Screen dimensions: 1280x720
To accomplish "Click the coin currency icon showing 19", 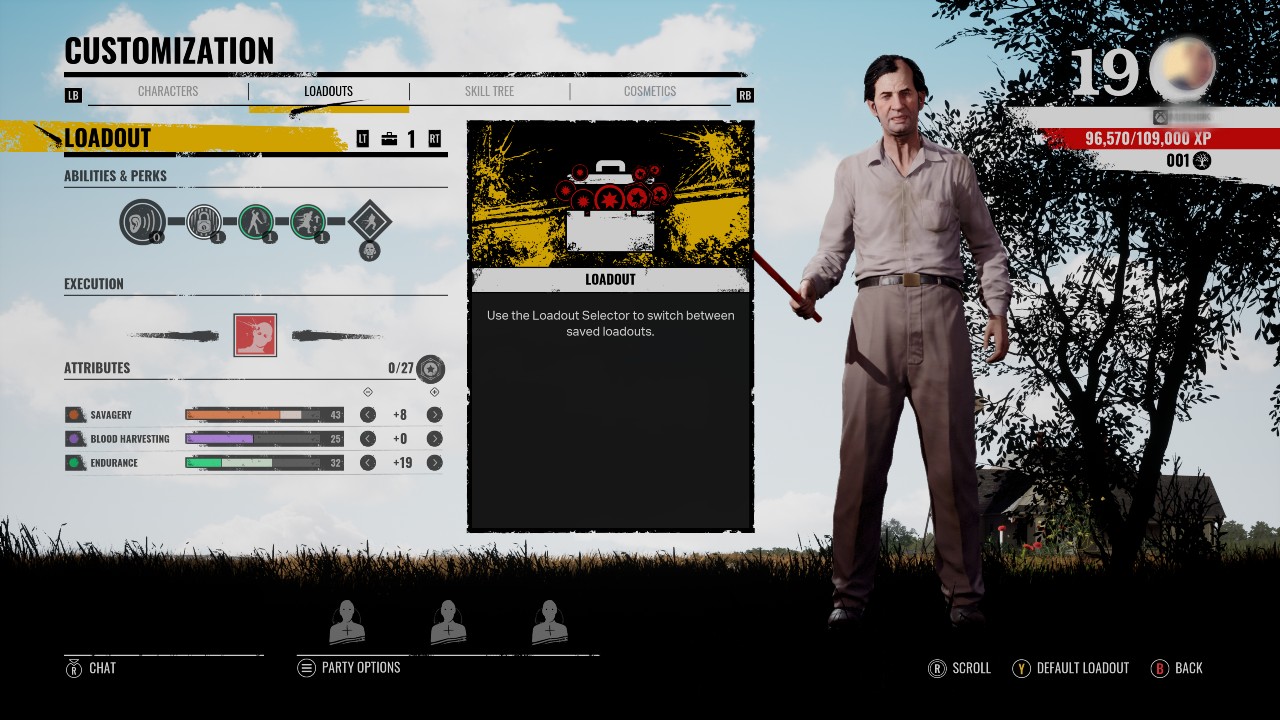I will (x=1184, y=66).
